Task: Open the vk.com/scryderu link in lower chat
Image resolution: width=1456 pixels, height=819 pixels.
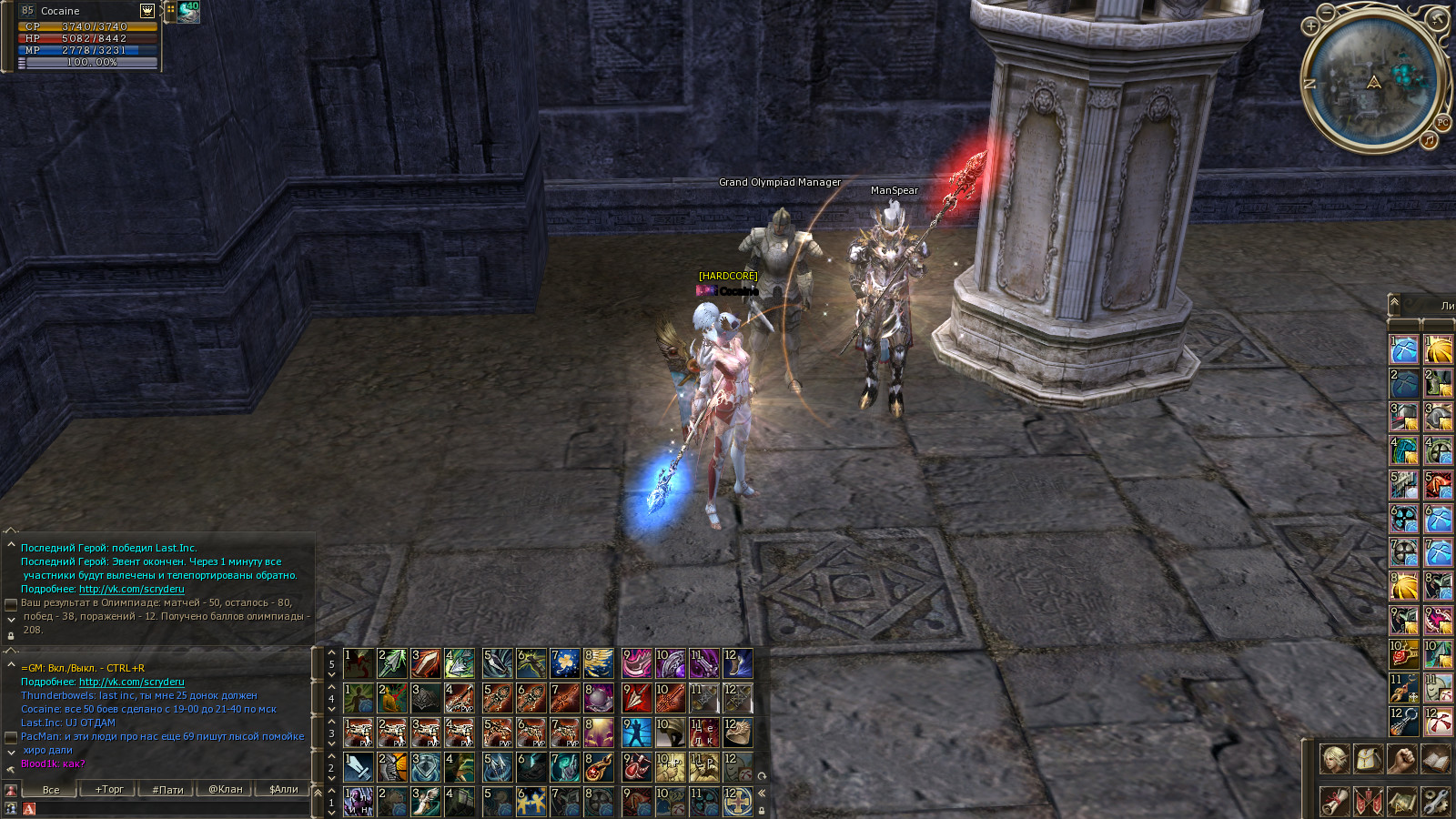Action: (x=131, y=682)
